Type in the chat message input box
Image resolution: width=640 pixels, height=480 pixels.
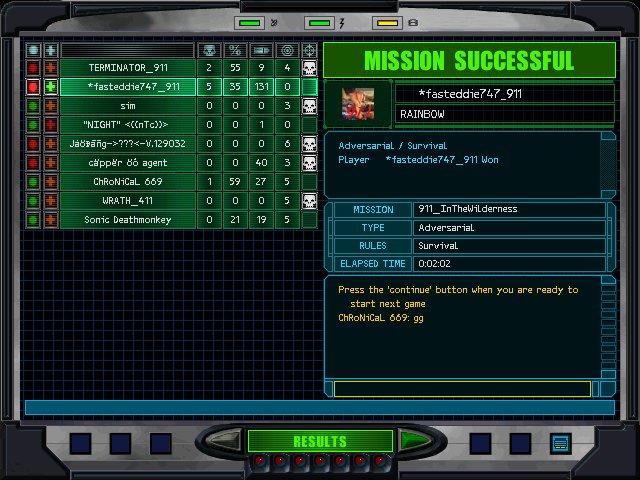point(462,388)
